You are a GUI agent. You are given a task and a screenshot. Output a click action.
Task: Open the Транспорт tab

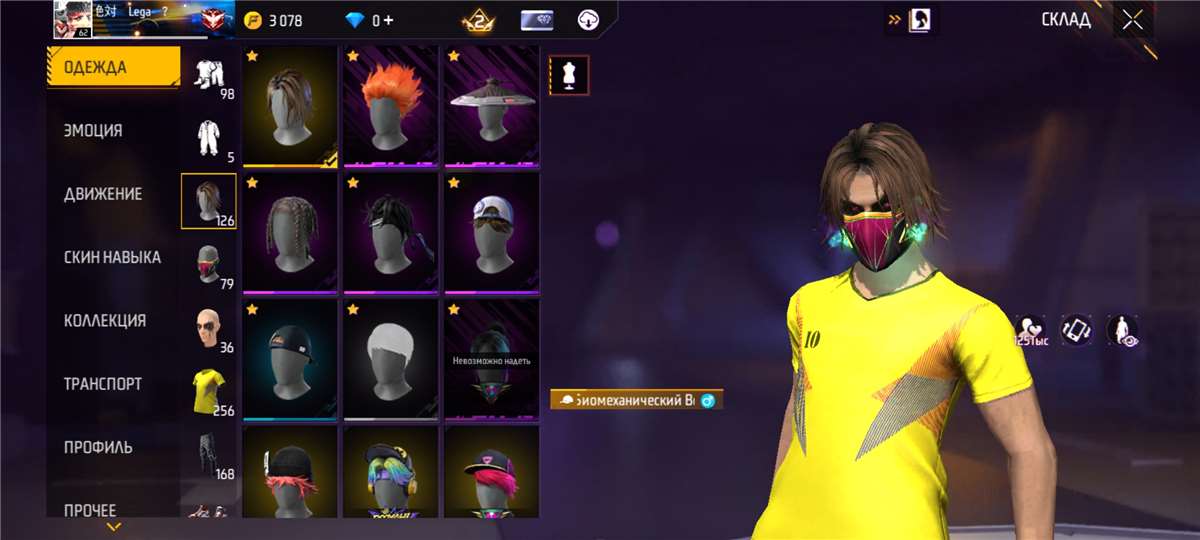coord(103,384)
